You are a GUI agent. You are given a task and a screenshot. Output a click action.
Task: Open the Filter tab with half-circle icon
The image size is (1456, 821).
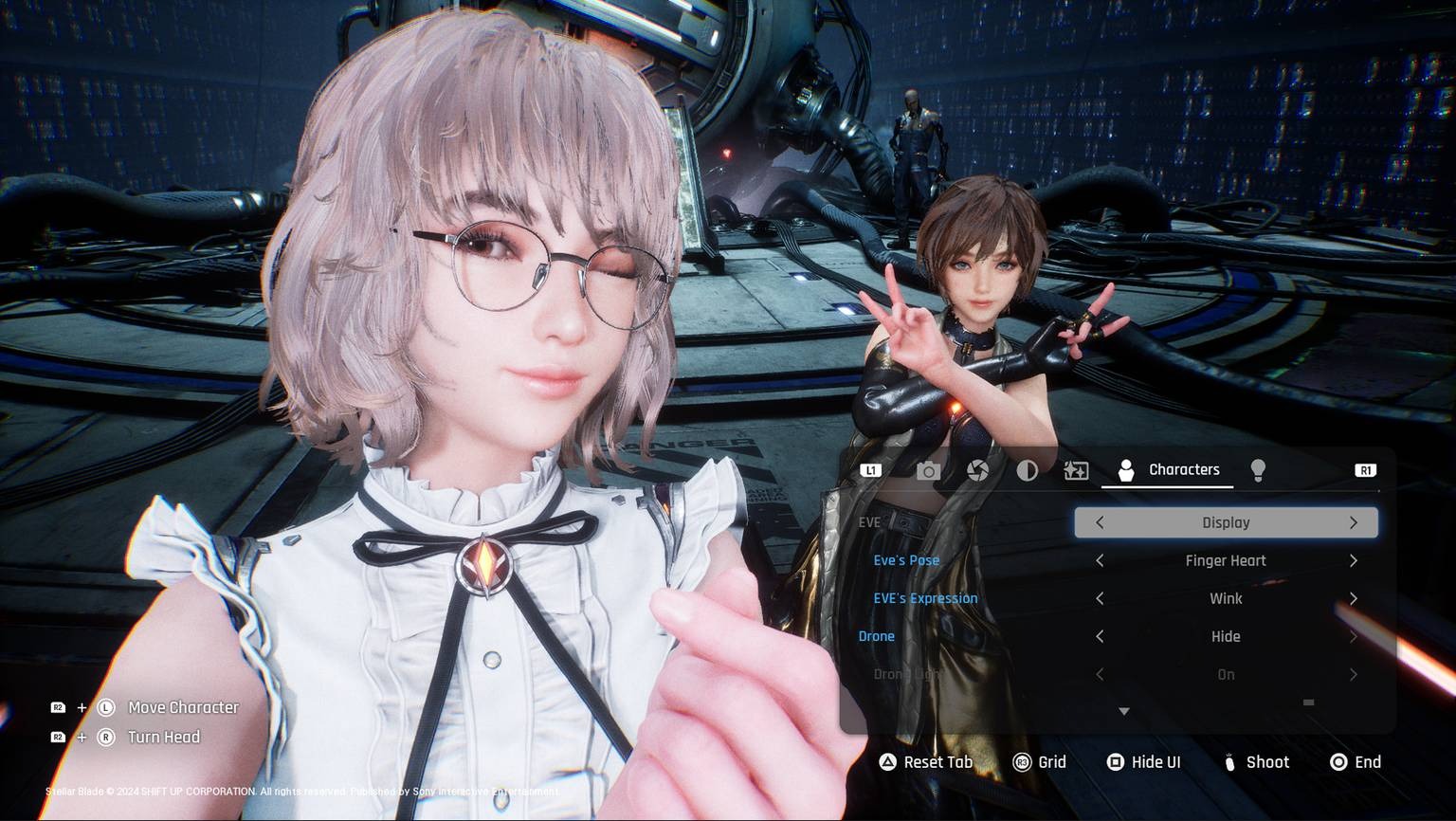pos(1028,469)
